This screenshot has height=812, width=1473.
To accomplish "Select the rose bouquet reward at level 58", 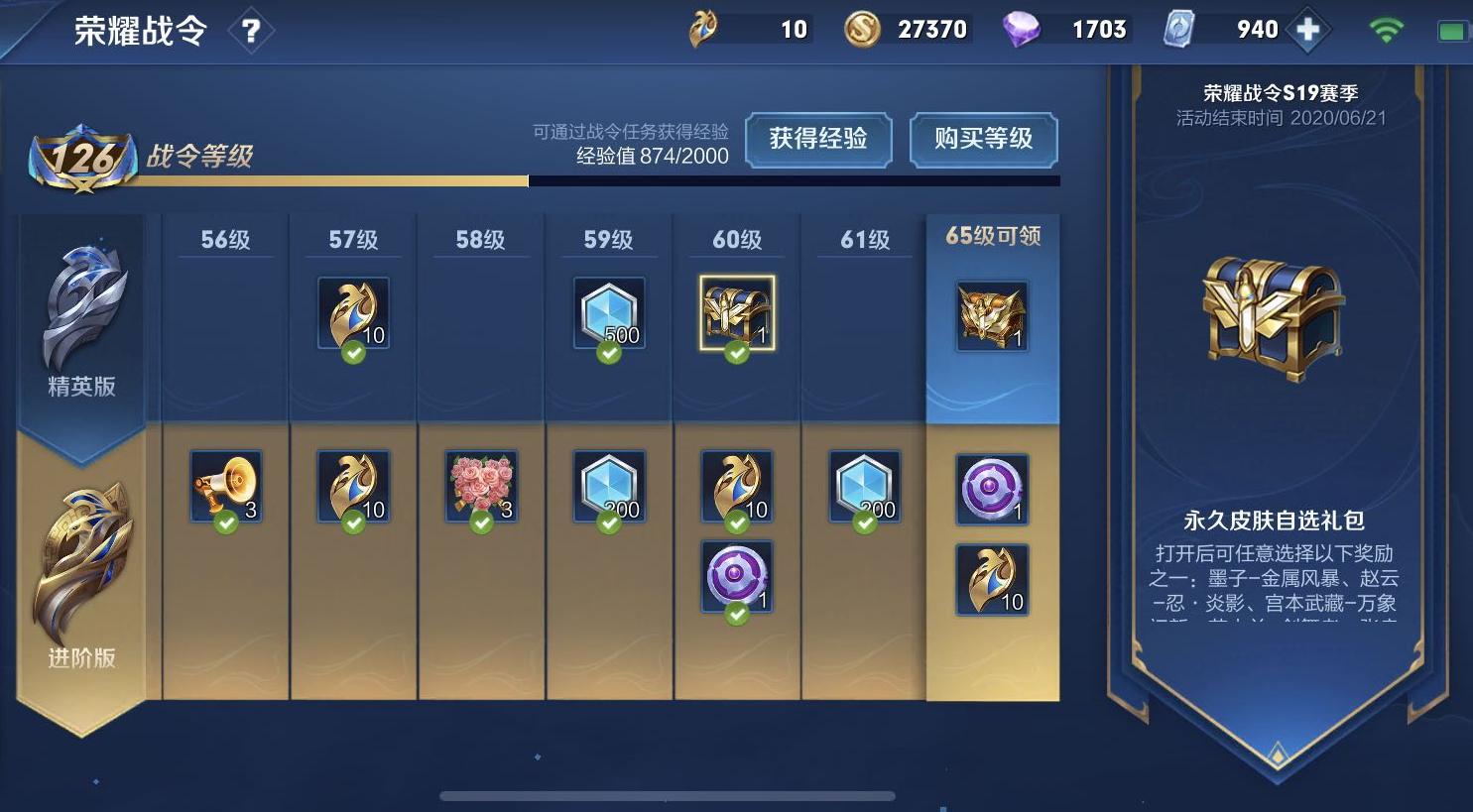I will coord(481,486).
